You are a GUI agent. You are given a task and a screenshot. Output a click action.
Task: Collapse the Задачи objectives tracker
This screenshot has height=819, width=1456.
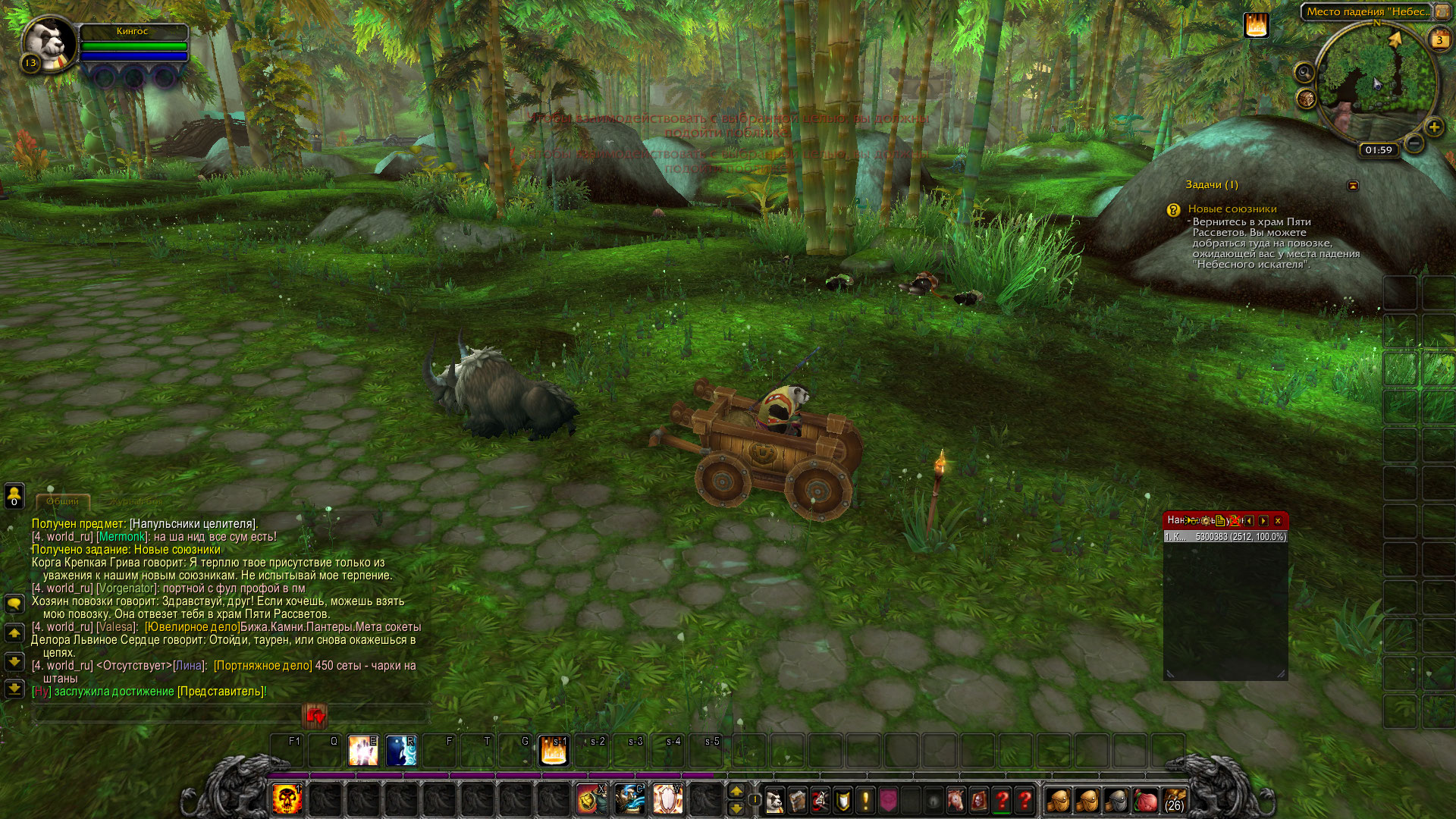tap(1353, 186)
